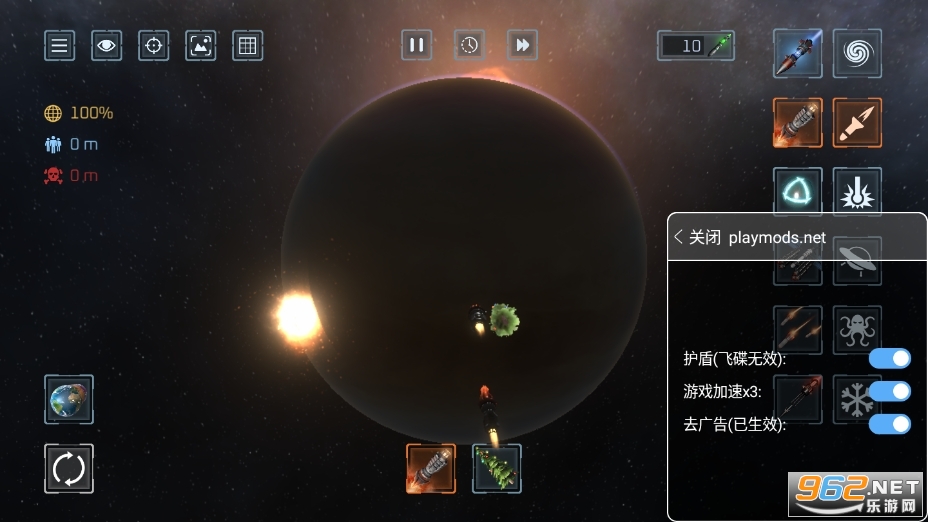Activate the crosshair targeting button

click(153, 45)
